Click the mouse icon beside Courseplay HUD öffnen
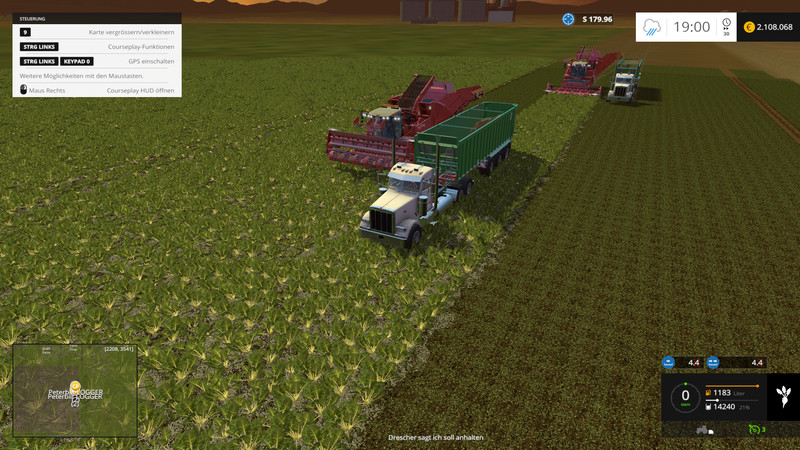 pyautogui.click(x=23, y=90)
